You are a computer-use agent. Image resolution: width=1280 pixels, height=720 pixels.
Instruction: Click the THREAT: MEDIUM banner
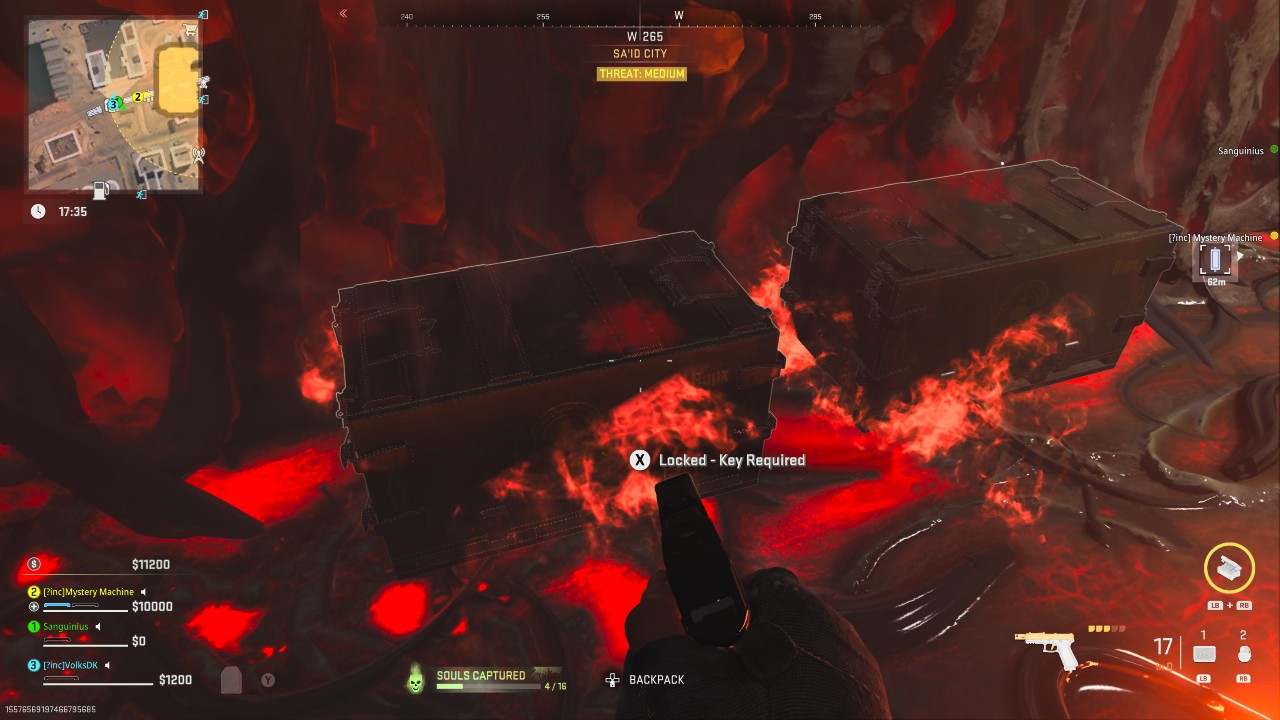[x=641, y=73]
